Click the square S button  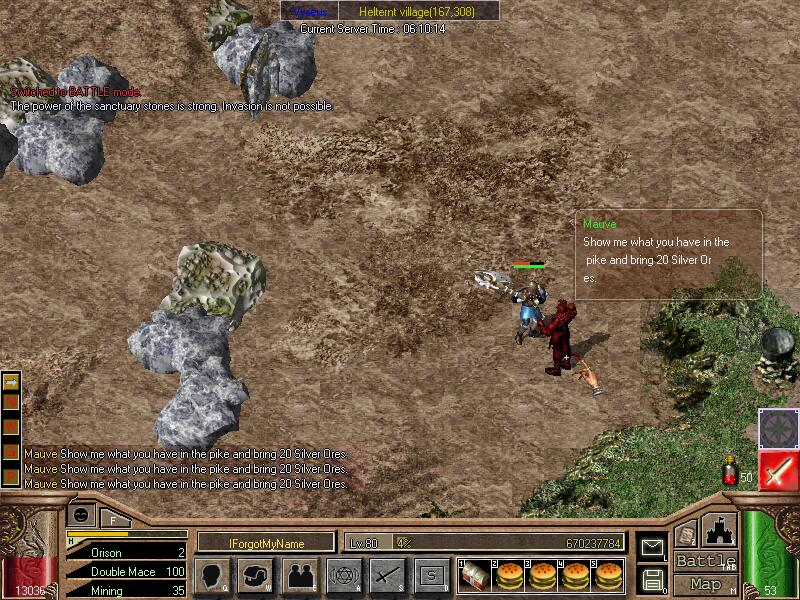[x=431, y=575]
